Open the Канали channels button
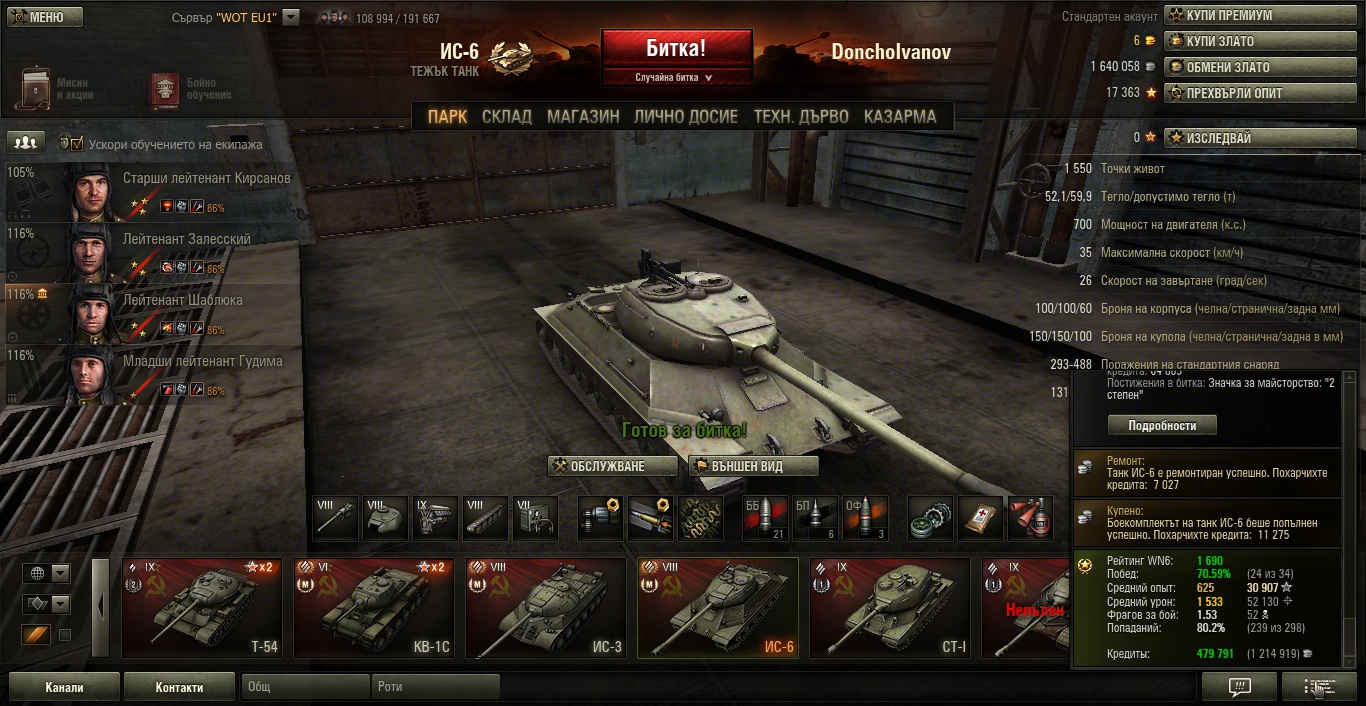Viewport: 1366px width, 706px height. tap(64, 687)
